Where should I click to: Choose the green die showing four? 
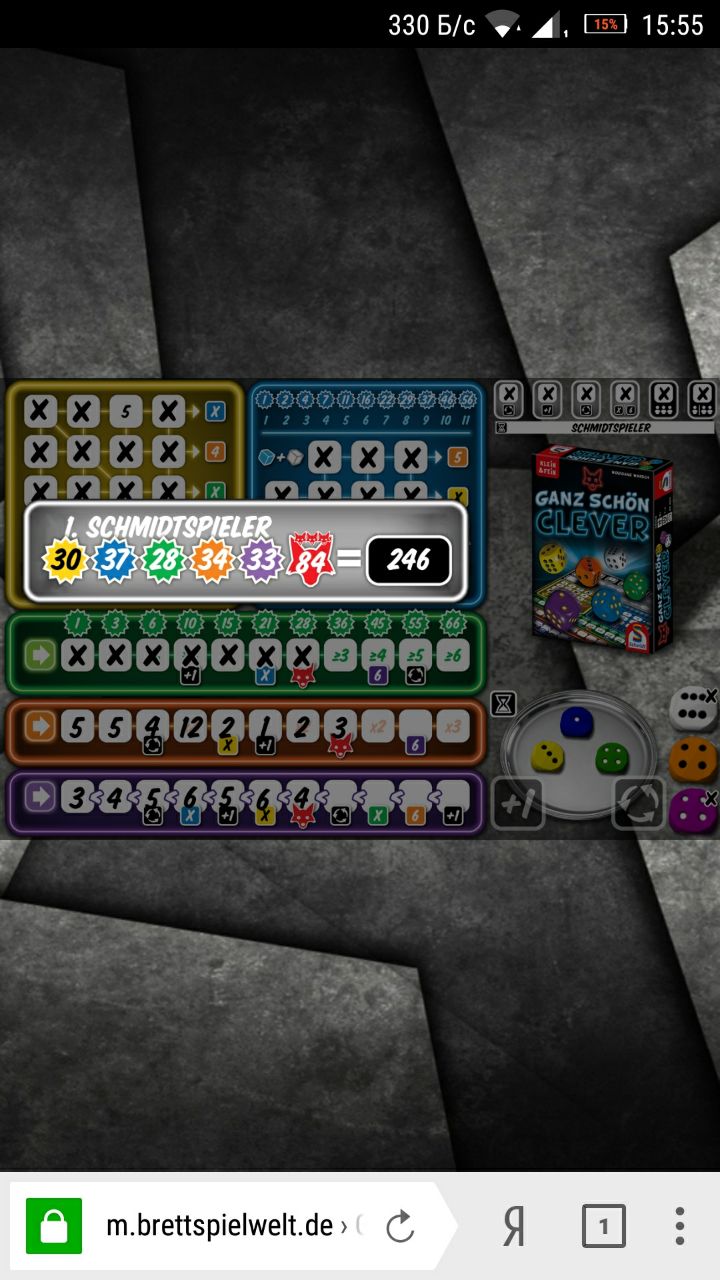click(610, 757)
